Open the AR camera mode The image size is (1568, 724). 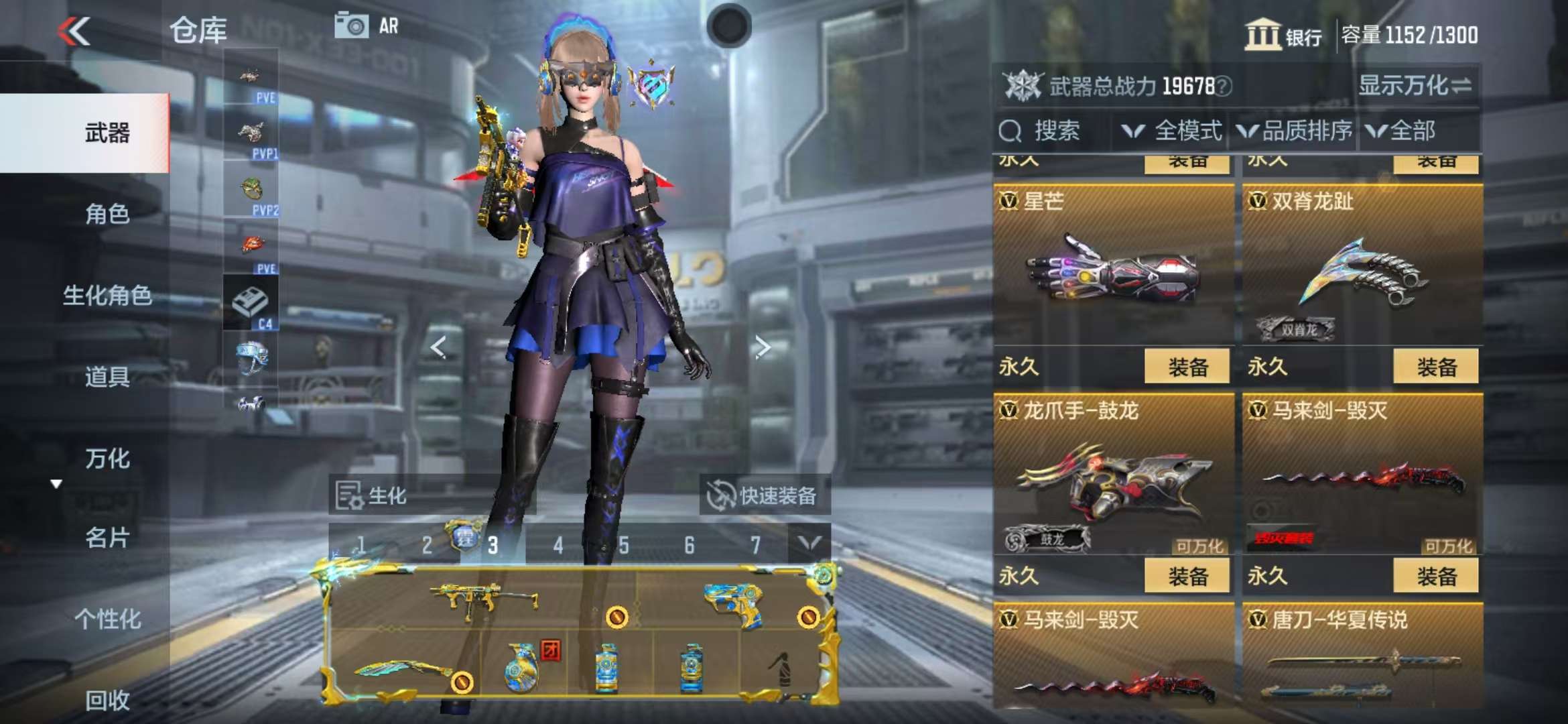367,26
